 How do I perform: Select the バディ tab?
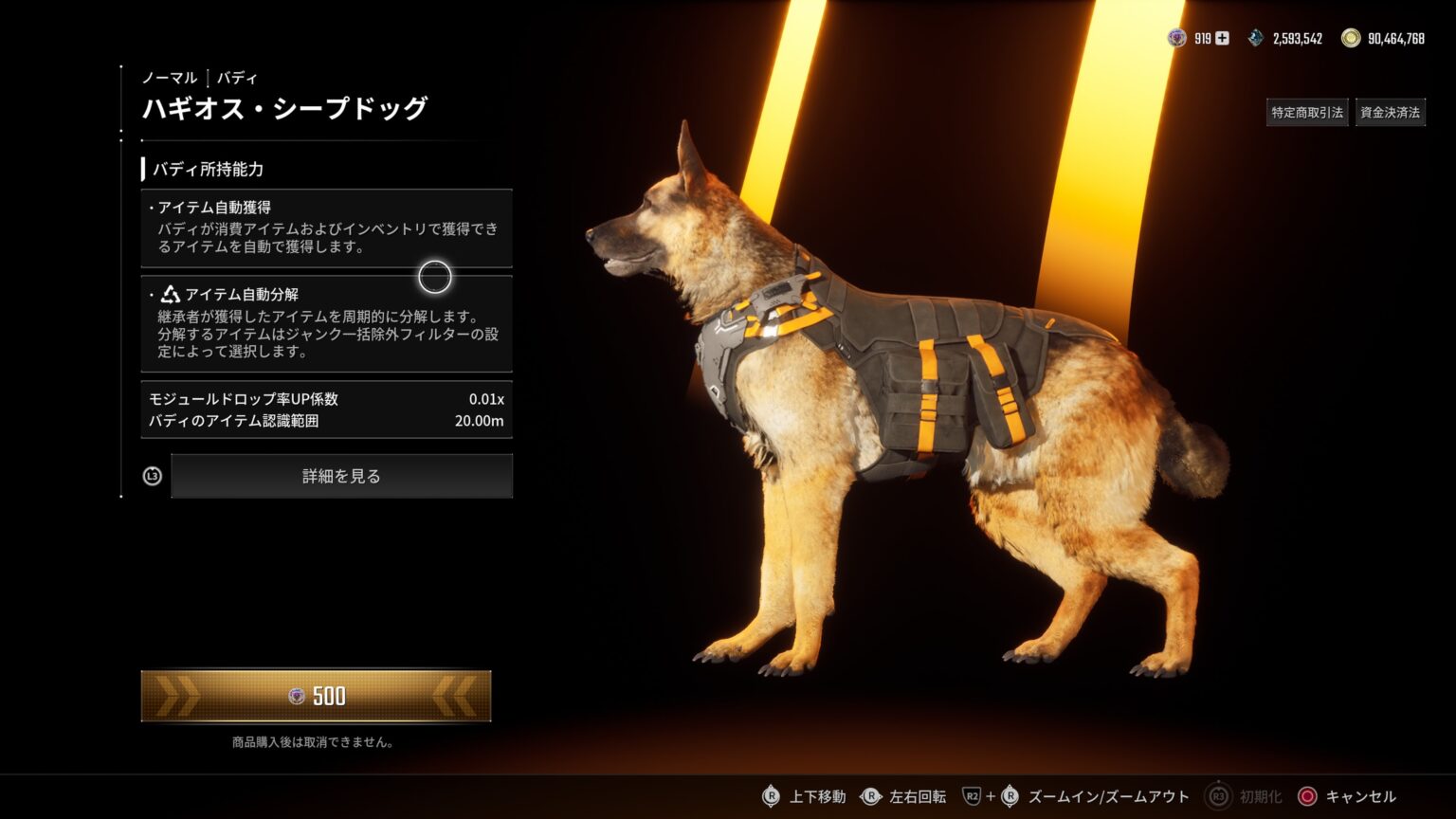click(238, 78)
